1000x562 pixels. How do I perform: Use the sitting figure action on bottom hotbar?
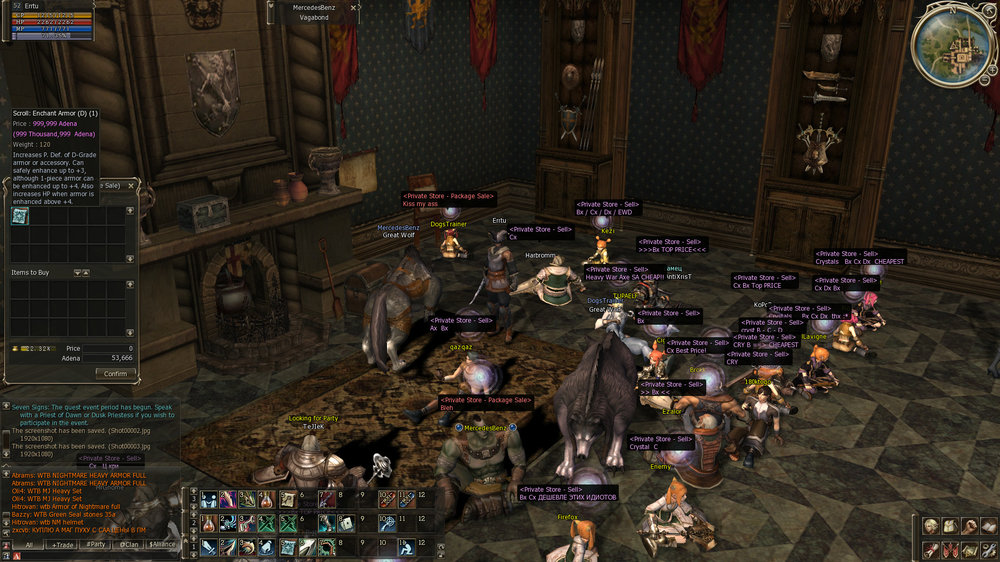pos(406,547)
